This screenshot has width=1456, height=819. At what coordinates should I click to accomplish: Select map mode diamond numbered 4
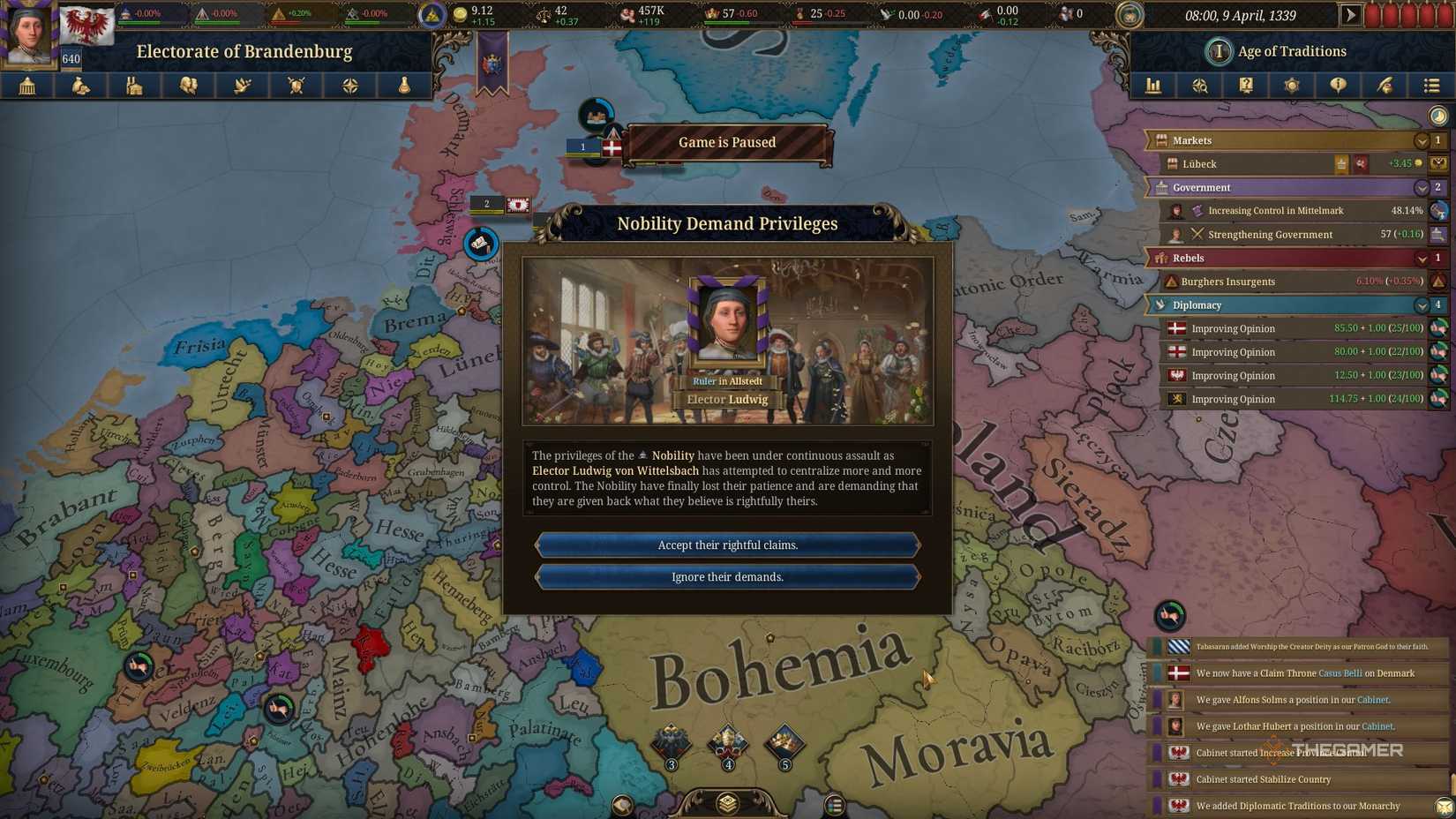point(727,741)
